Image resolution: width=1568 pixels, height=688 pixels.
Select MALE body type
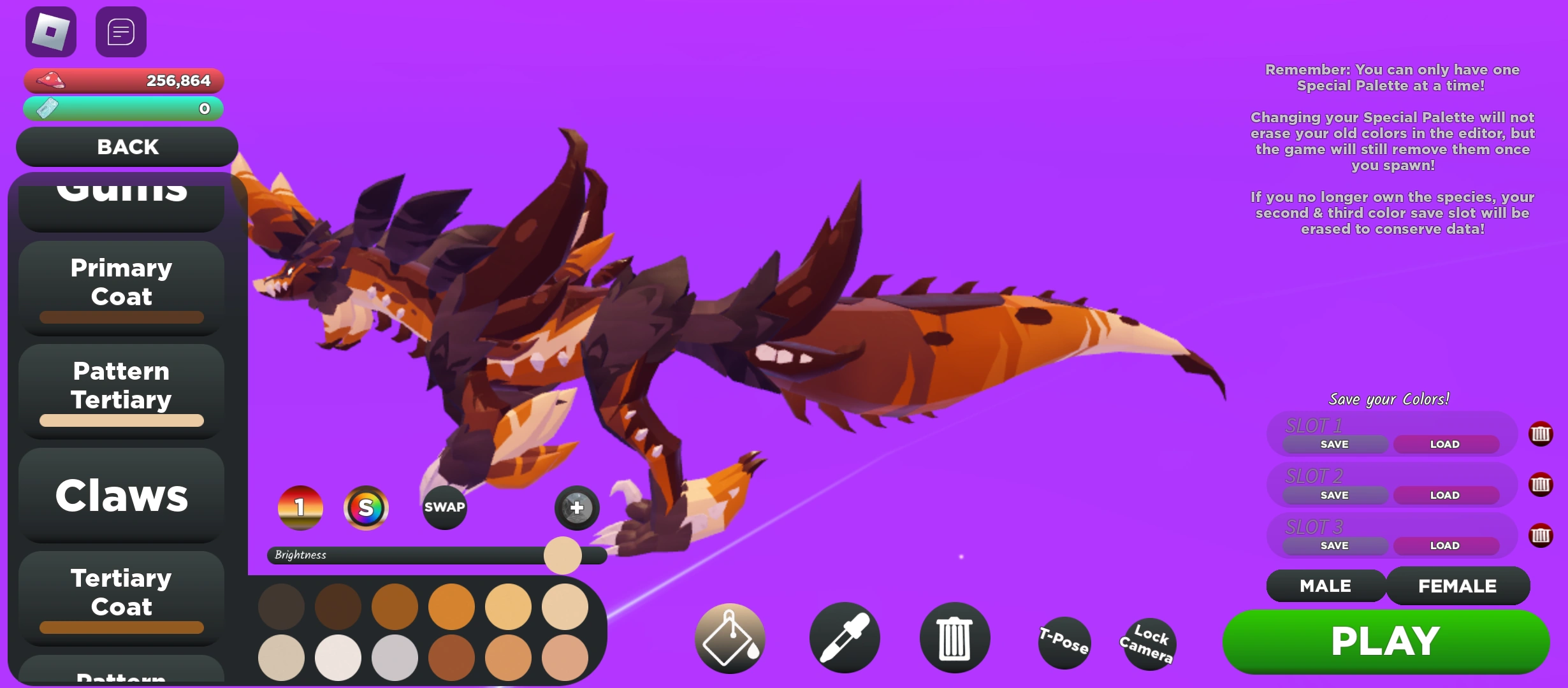click(x=1326, y=585)
